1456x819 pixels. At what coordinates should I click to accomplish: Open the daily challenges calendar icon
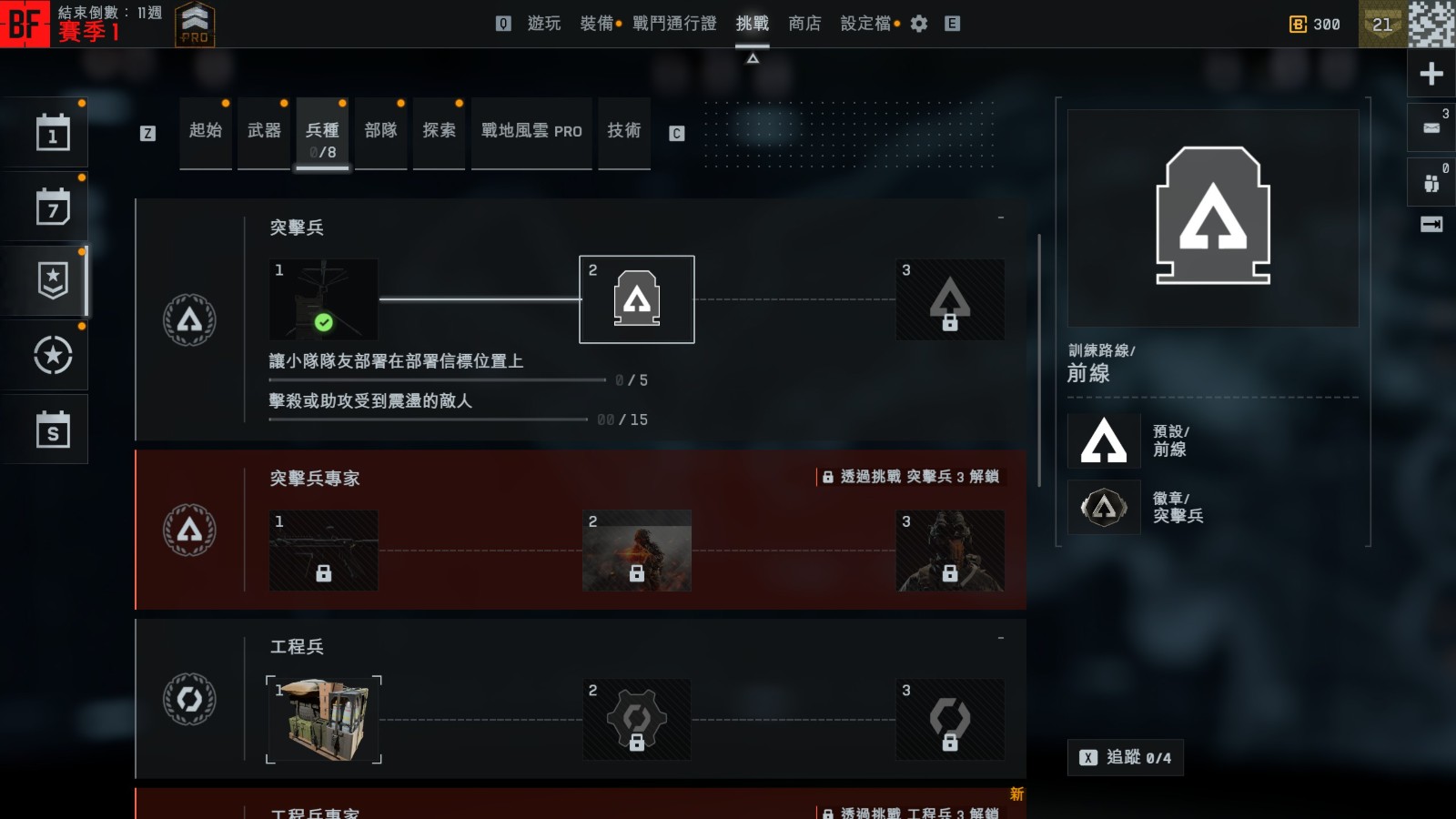(x=53, y=133)
